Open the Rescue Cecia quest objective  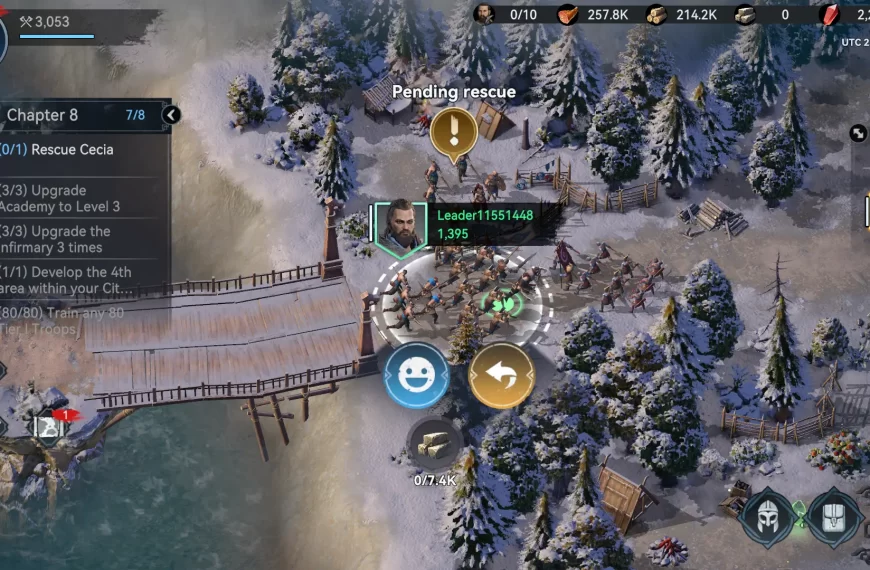pyautogui.click(x=72, y=150)
